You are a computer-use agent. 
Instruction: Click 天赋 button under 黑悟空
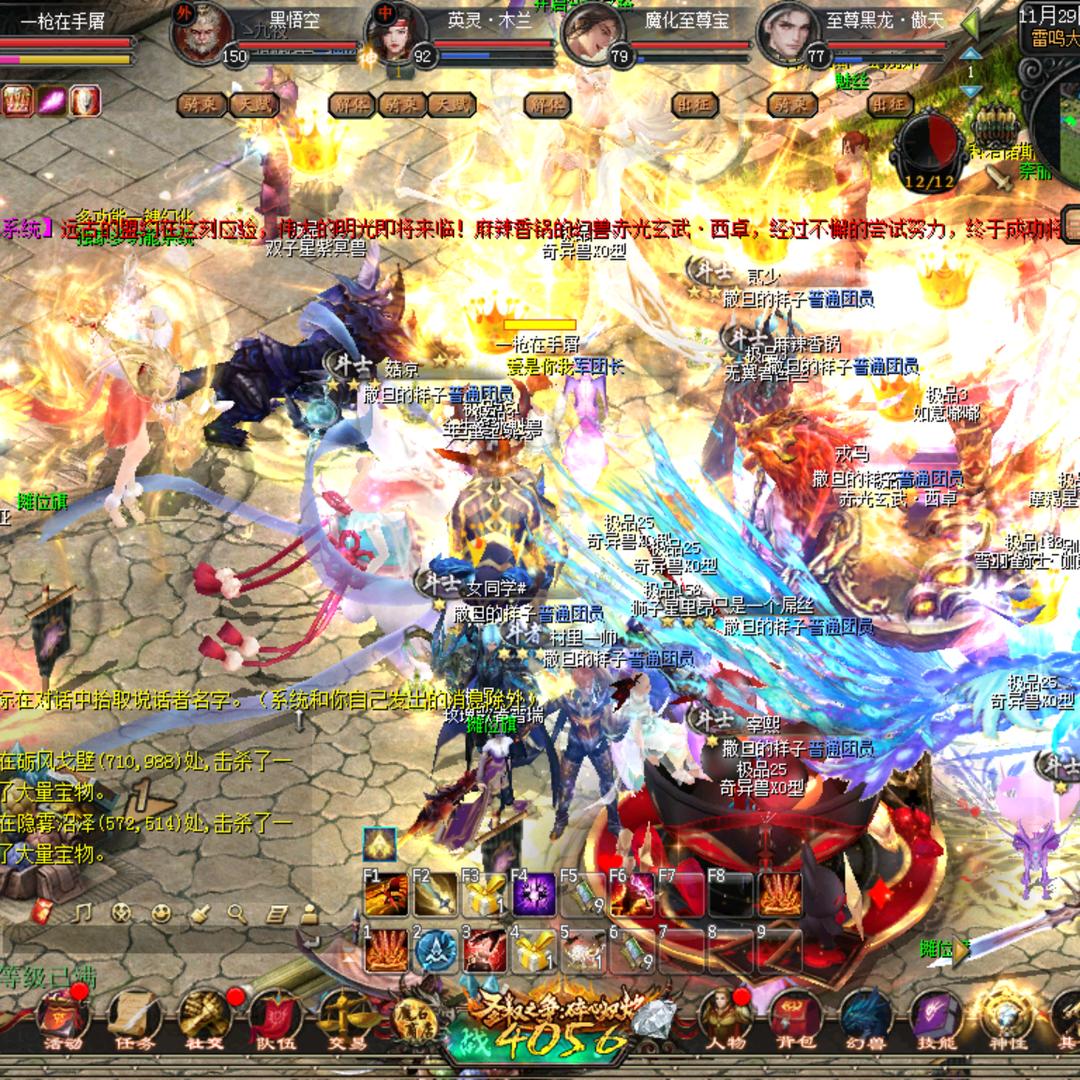pyautogui.click(x=253, y=104)
